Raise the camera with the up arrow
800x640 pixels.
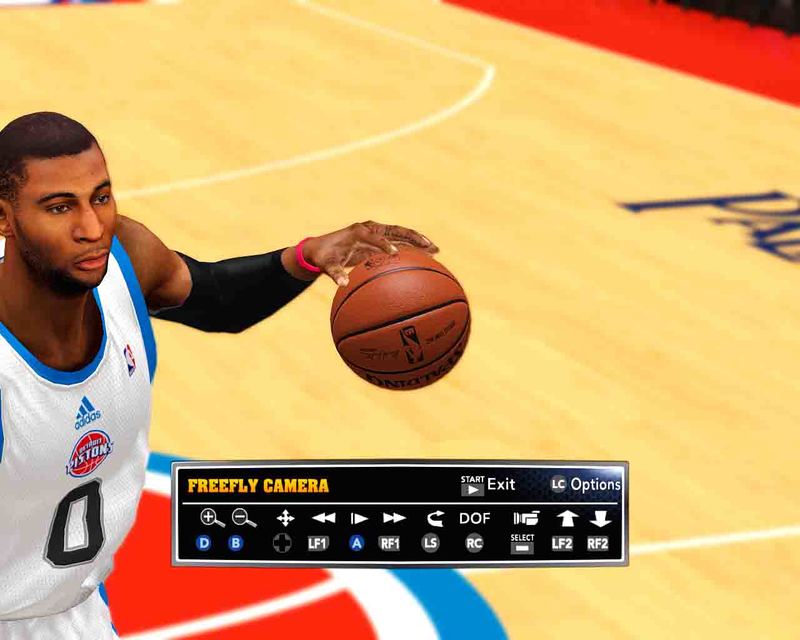pyautogui.click(x=566, y=518)
